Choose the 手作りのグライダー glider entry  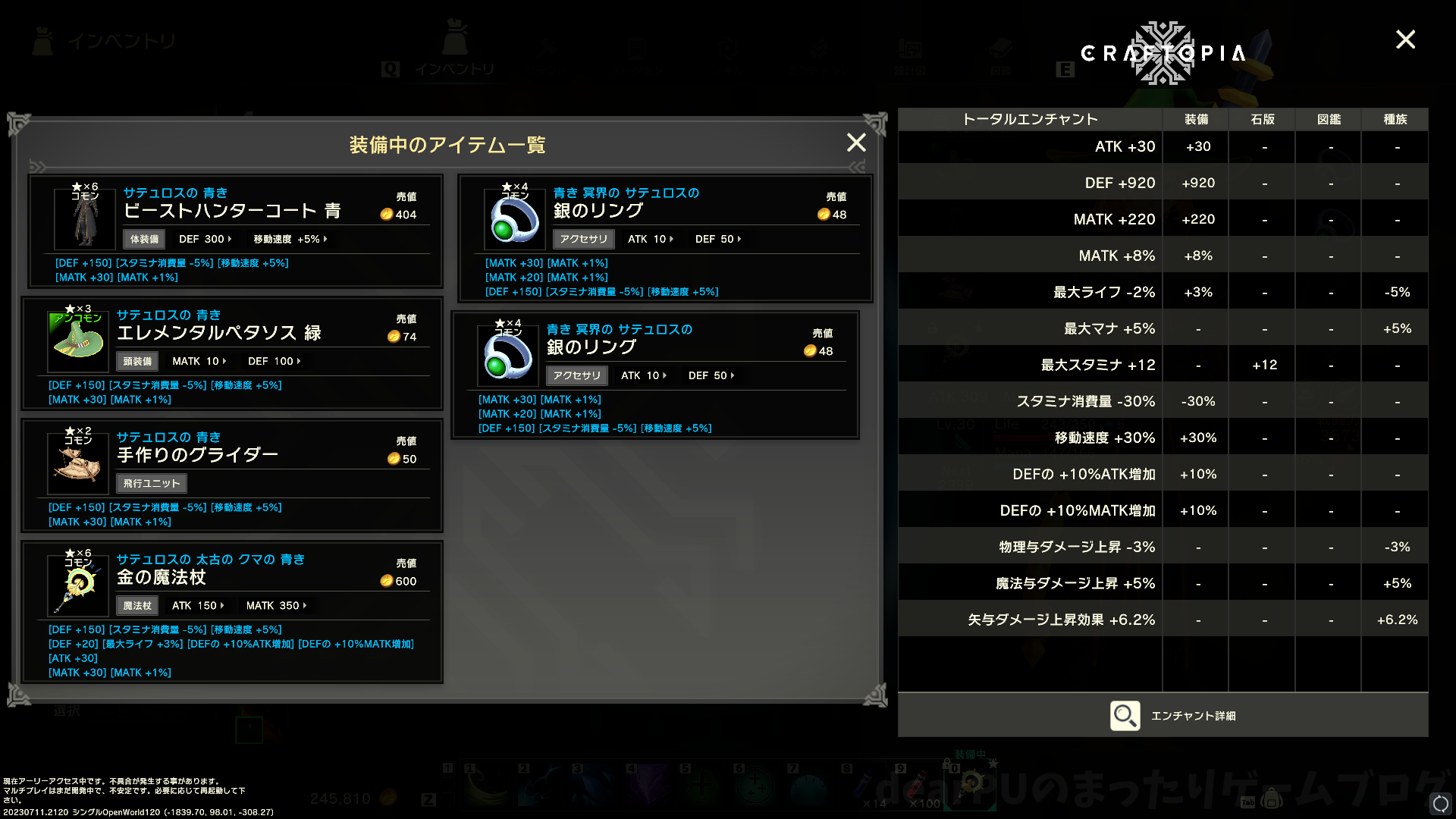pyautogui.click(x=232, y=475)
